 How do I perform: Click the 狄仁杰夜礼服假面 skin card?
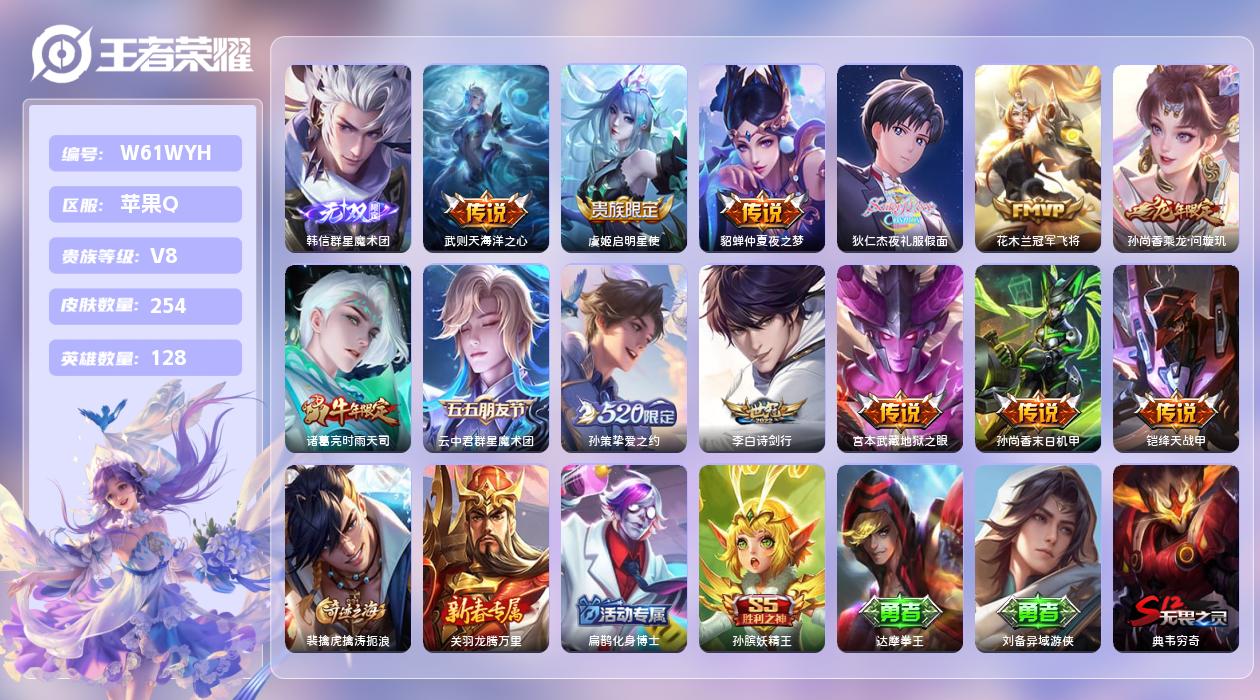coord(899,158)
